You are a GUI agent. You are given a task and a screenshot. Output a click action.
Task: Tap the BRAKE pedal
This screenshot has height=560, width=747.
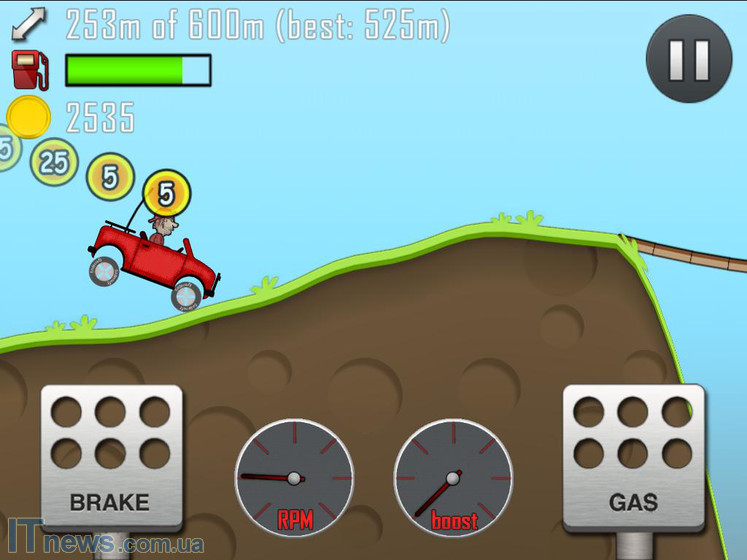111,457
